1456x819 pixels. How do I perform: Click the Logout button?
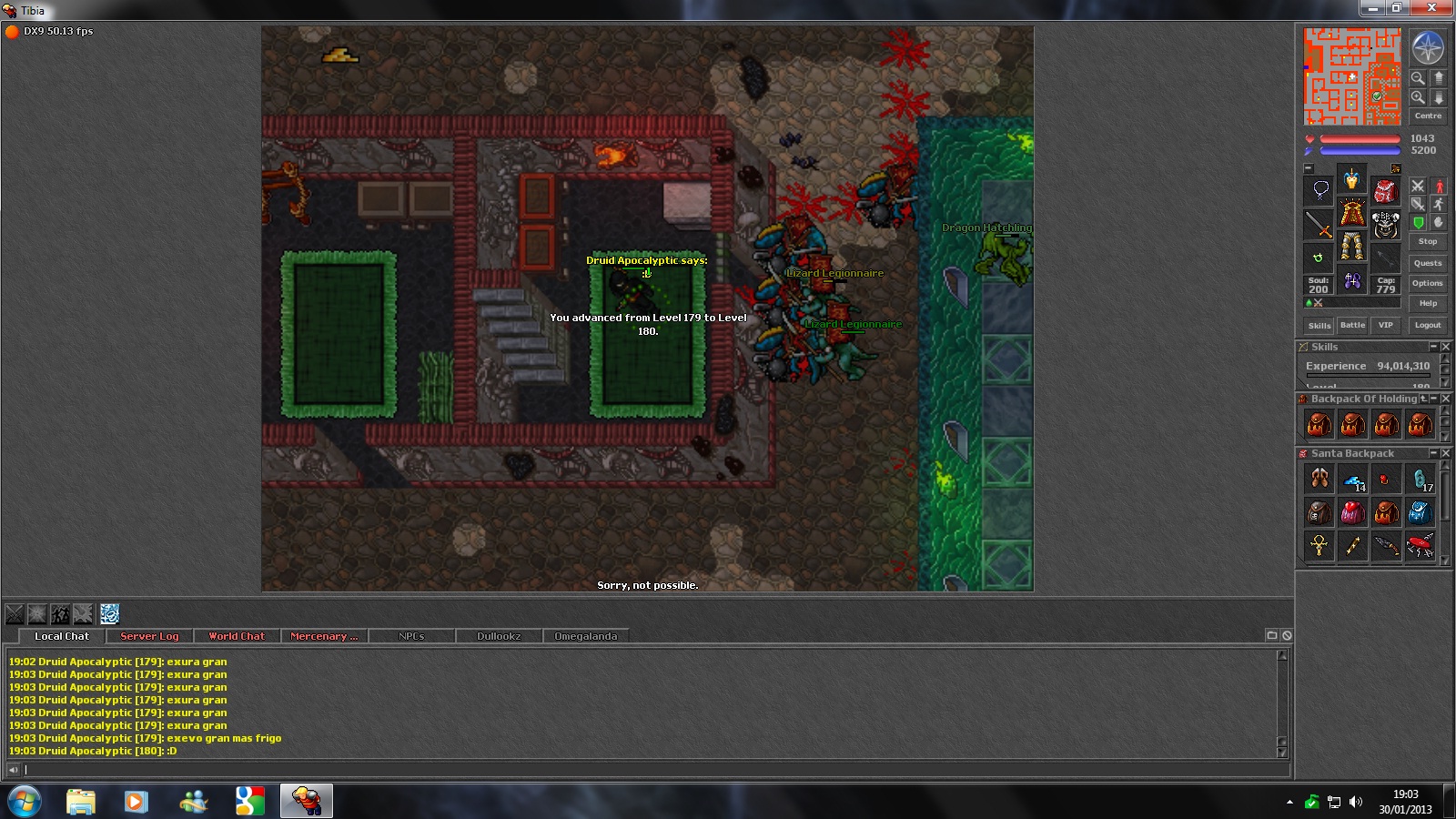(x=1427, y=325)
